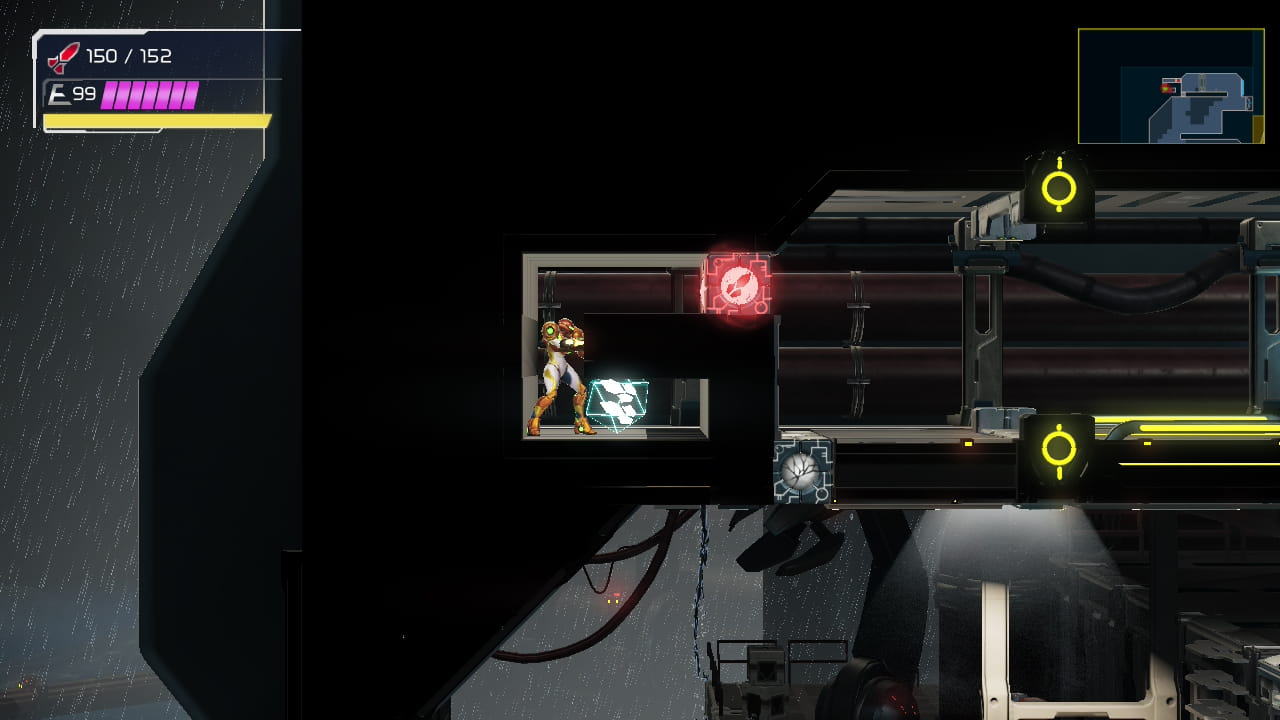Select the missile icon in the HUD
The image size is (1280, 720).
coord(63,57)
